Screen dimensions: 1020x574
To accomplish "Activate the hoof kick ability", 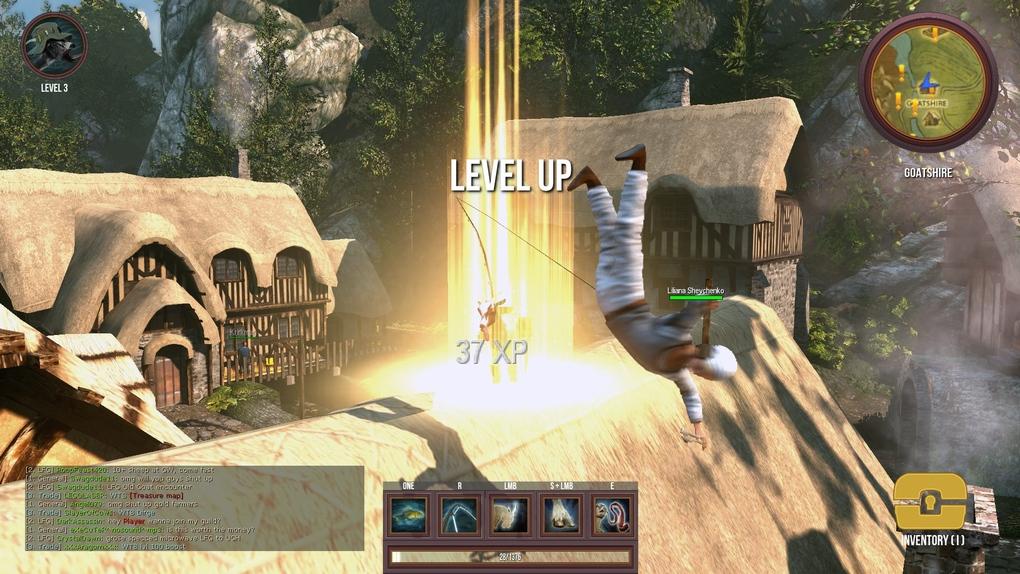I will (560, 515).
